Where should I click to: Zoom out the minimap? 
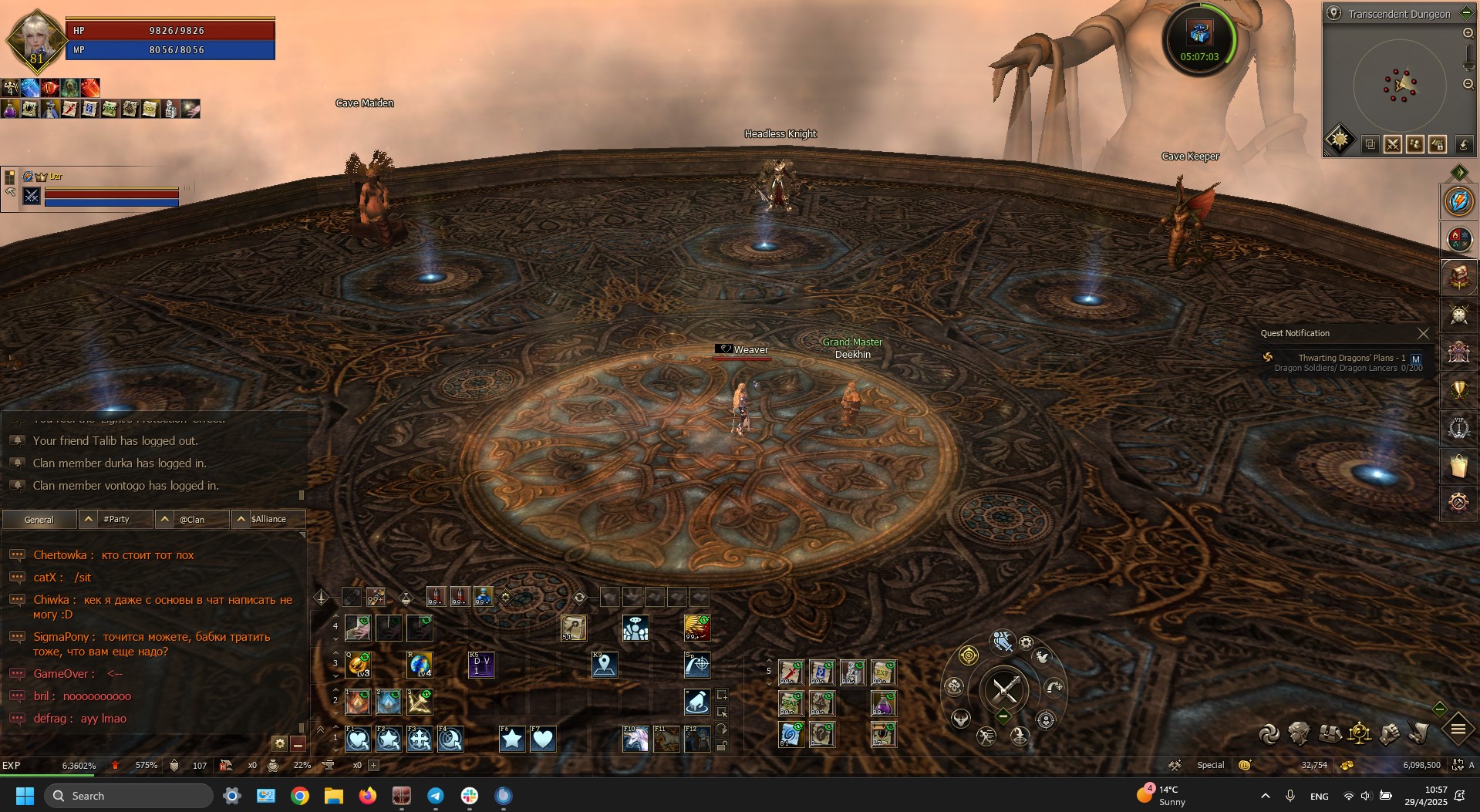click(1468, 84)
